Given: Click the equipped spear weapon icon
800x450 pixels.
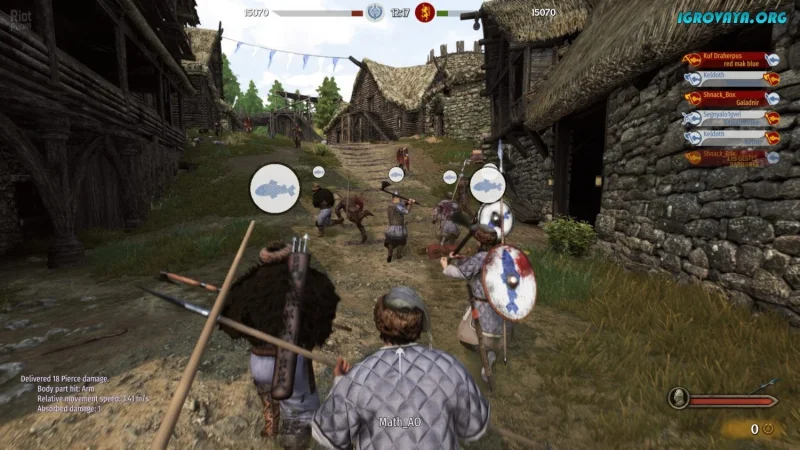Looking at the screenshot, I should 765,384.
